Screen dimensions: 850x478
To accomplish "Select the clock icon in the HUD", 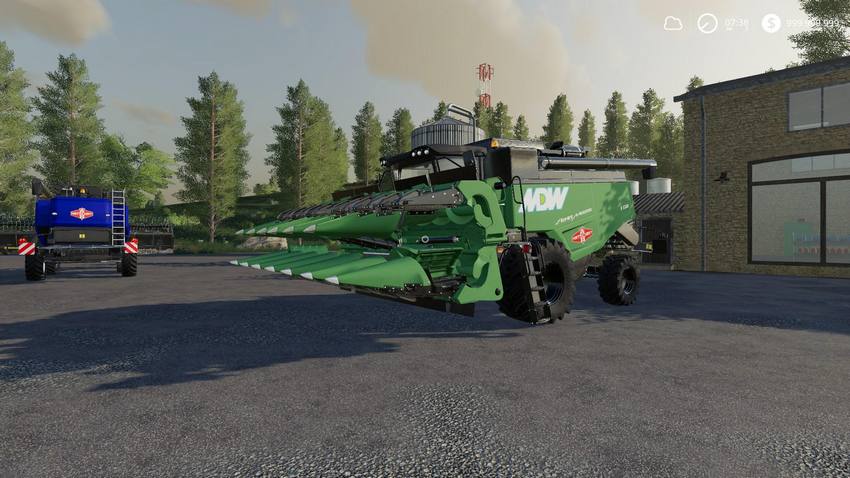I will (x=707, y=23).
